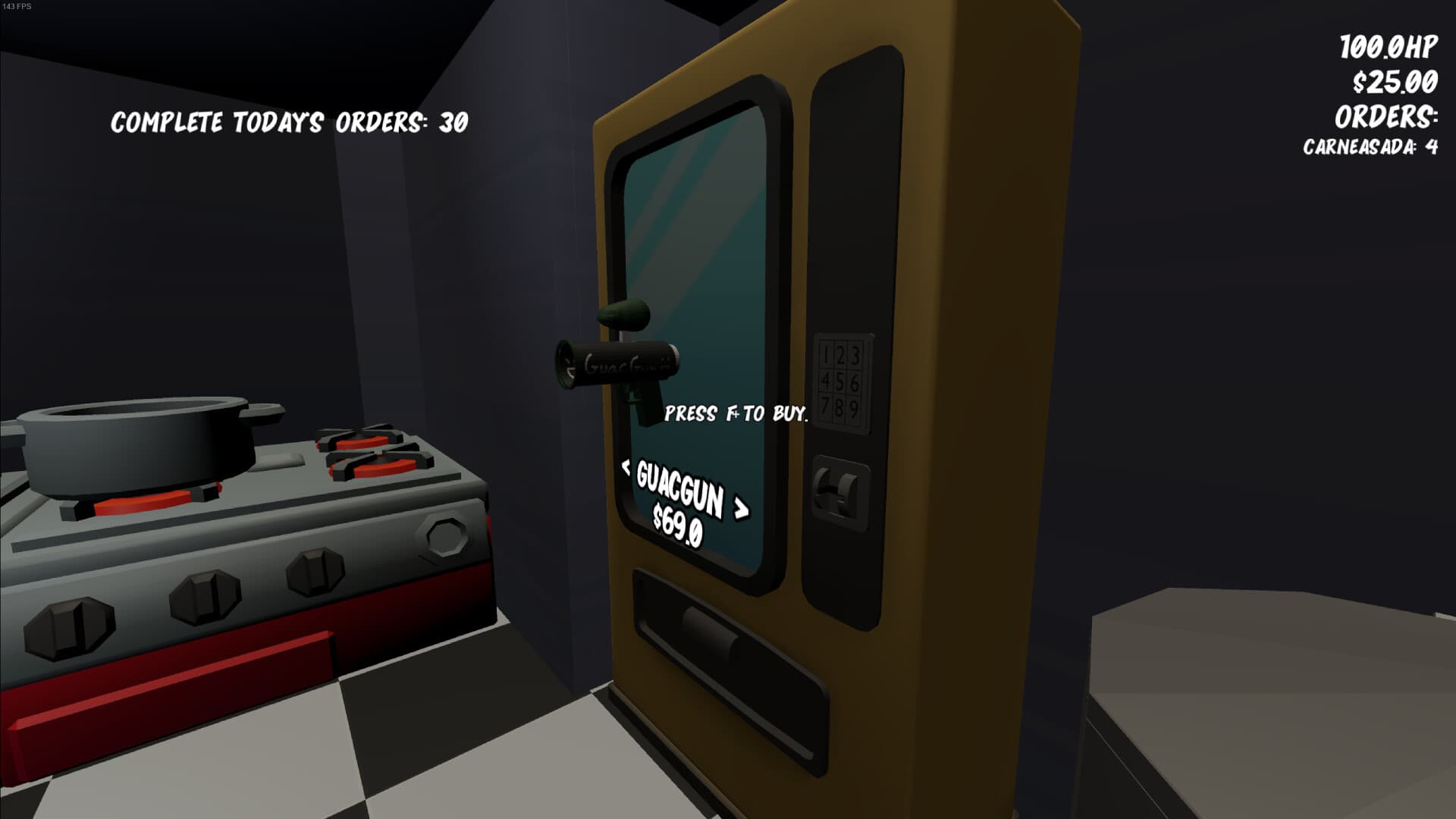
Task: Turn the leftmost stove knob
Action: (x=68, y=629)
